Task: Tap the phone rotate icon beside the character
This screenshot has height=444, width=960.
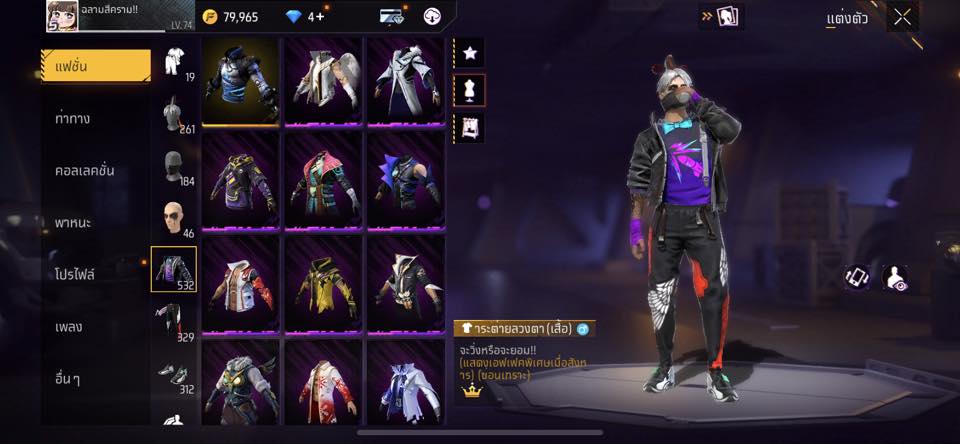Action: point(857,278)
